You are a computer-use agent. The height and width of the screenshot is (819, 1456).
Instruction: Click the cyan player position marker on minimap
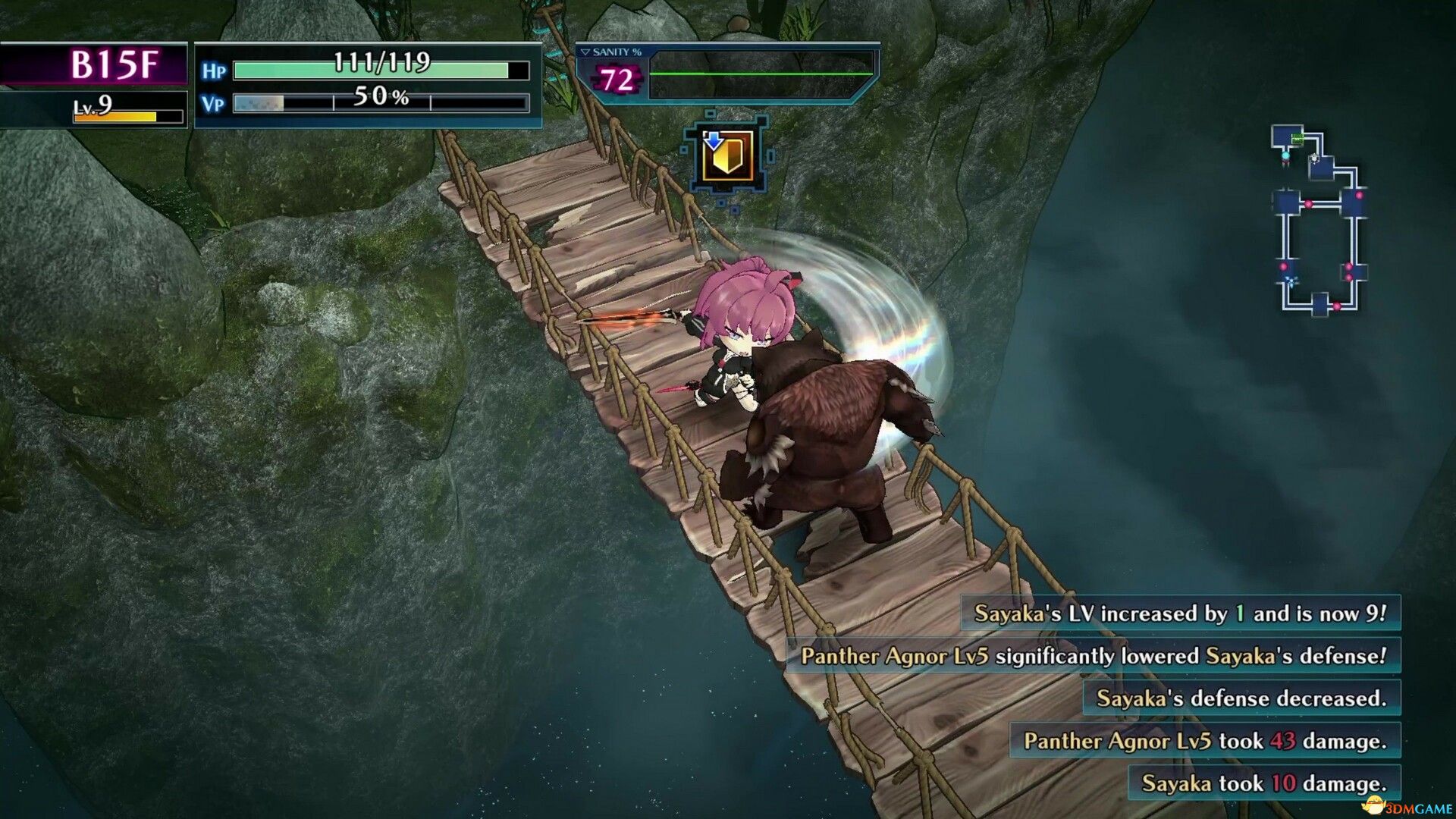[1285, 155]
